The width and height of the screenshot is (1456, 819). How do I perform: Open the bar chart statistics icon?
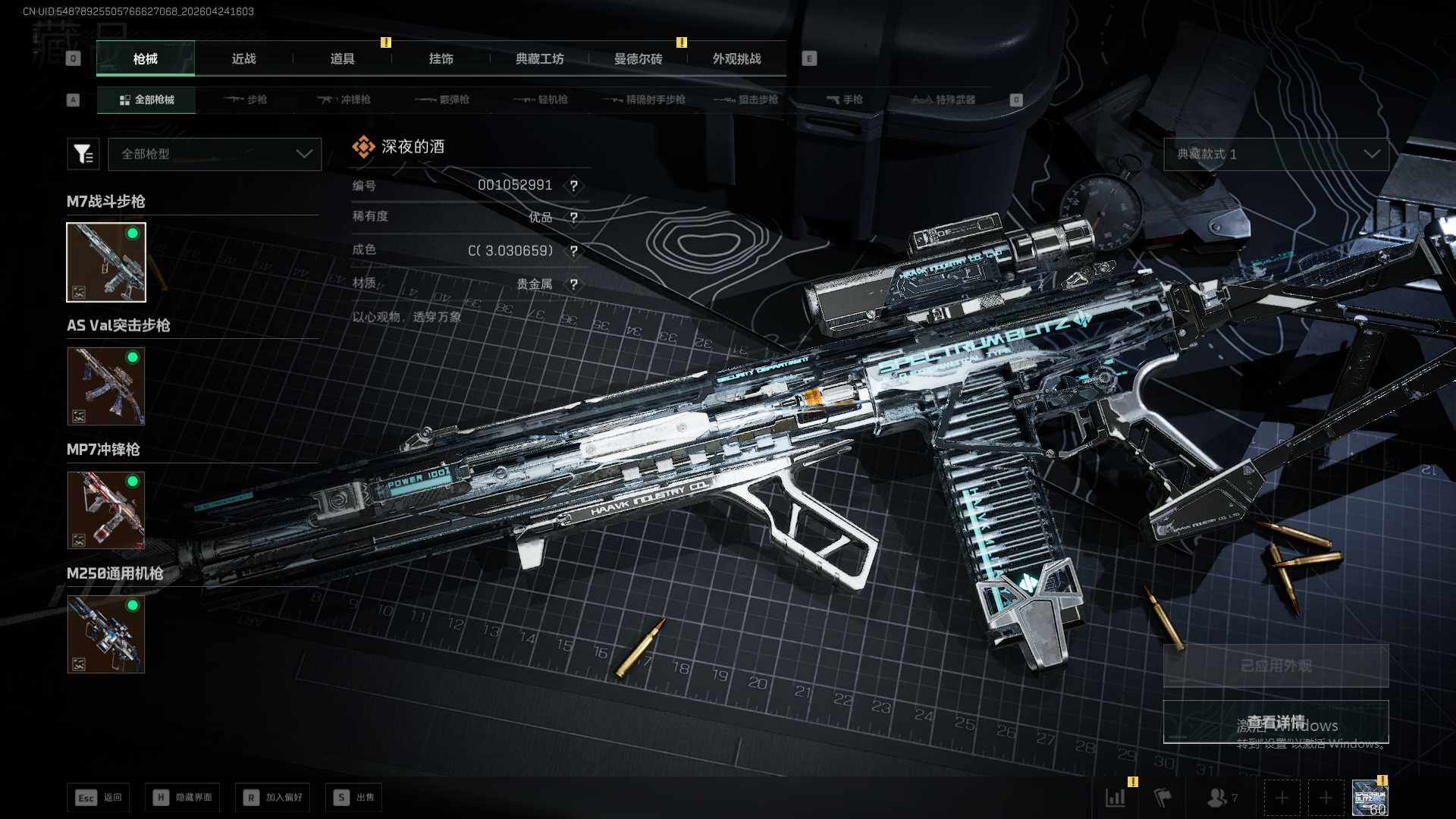click(x=1116, y=798)
